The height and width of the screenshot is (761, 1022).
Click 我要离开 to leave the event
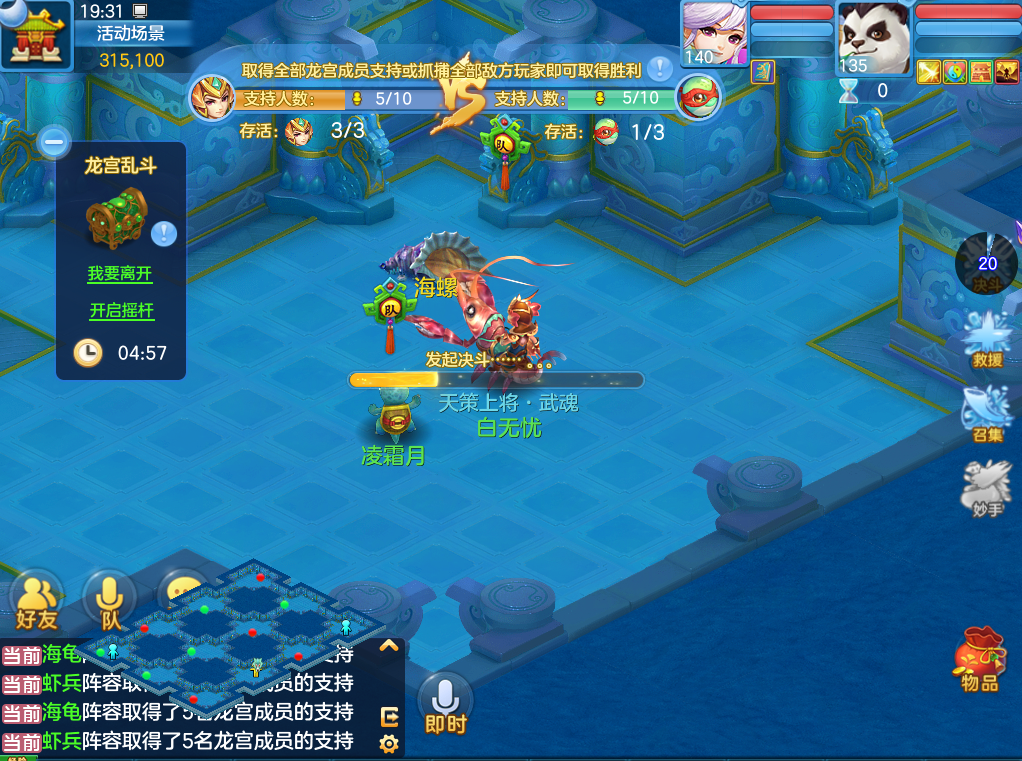(x=120, y=273)
